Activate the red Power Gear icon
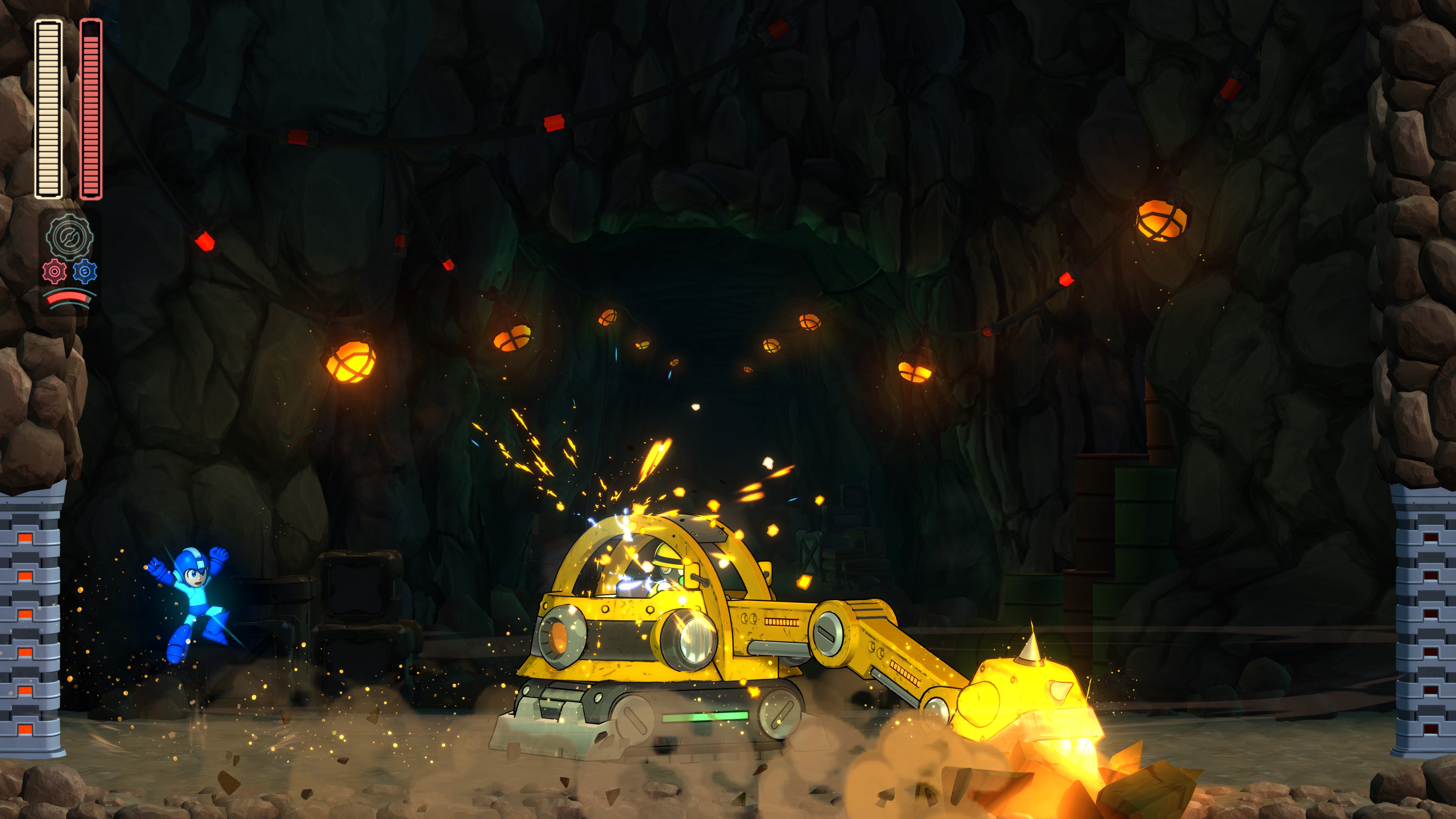The width and height of the screenshot is (1456, 819). click(54, 272)
